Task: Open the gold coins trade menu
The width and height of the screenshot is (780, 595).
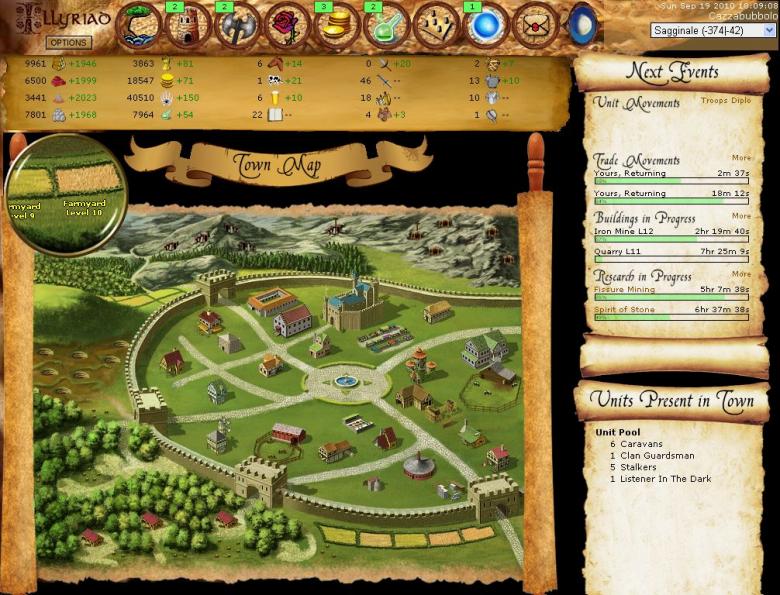Action: 338,27
